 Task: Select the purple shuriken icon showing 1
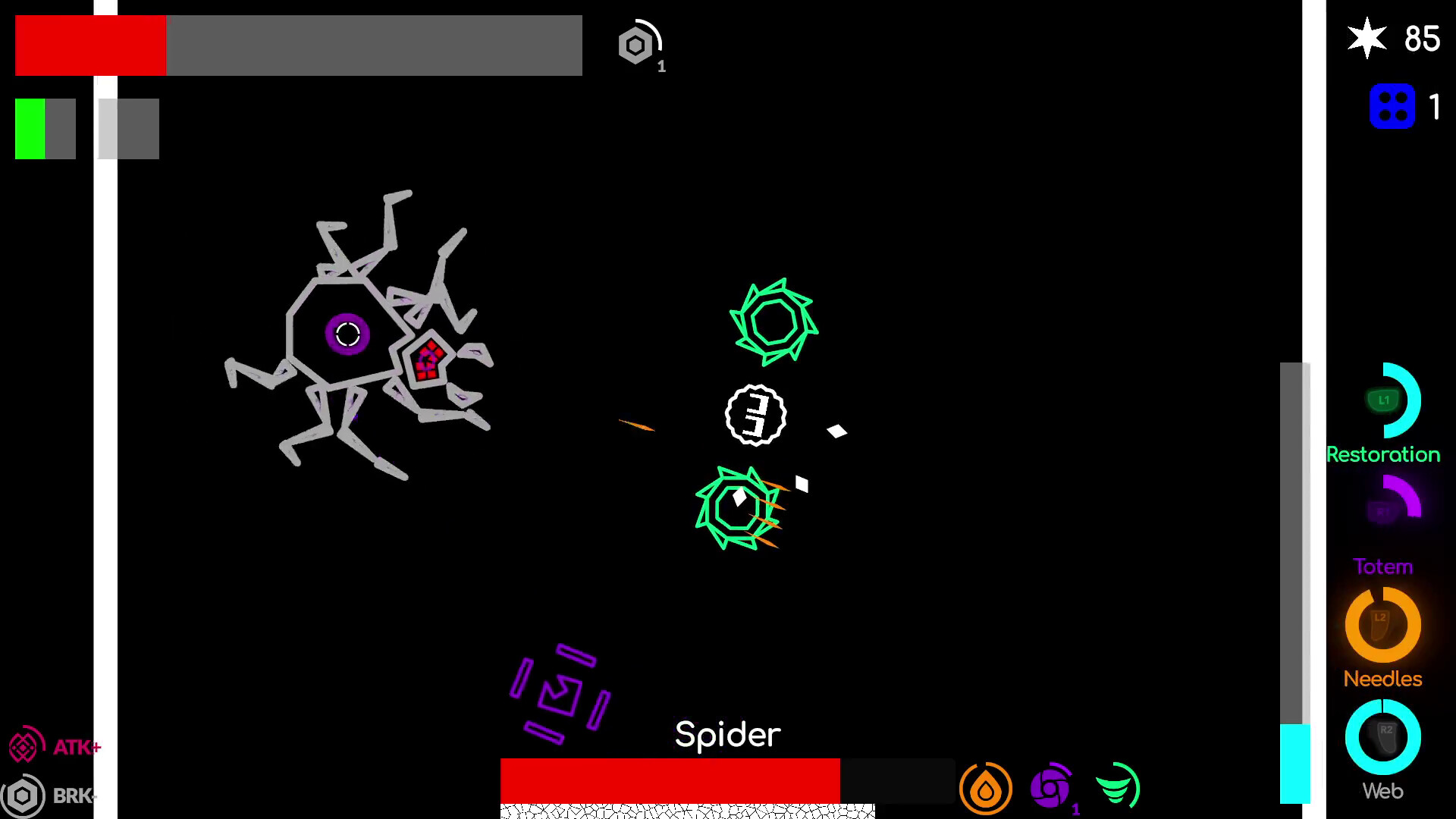click(1050, 789)
